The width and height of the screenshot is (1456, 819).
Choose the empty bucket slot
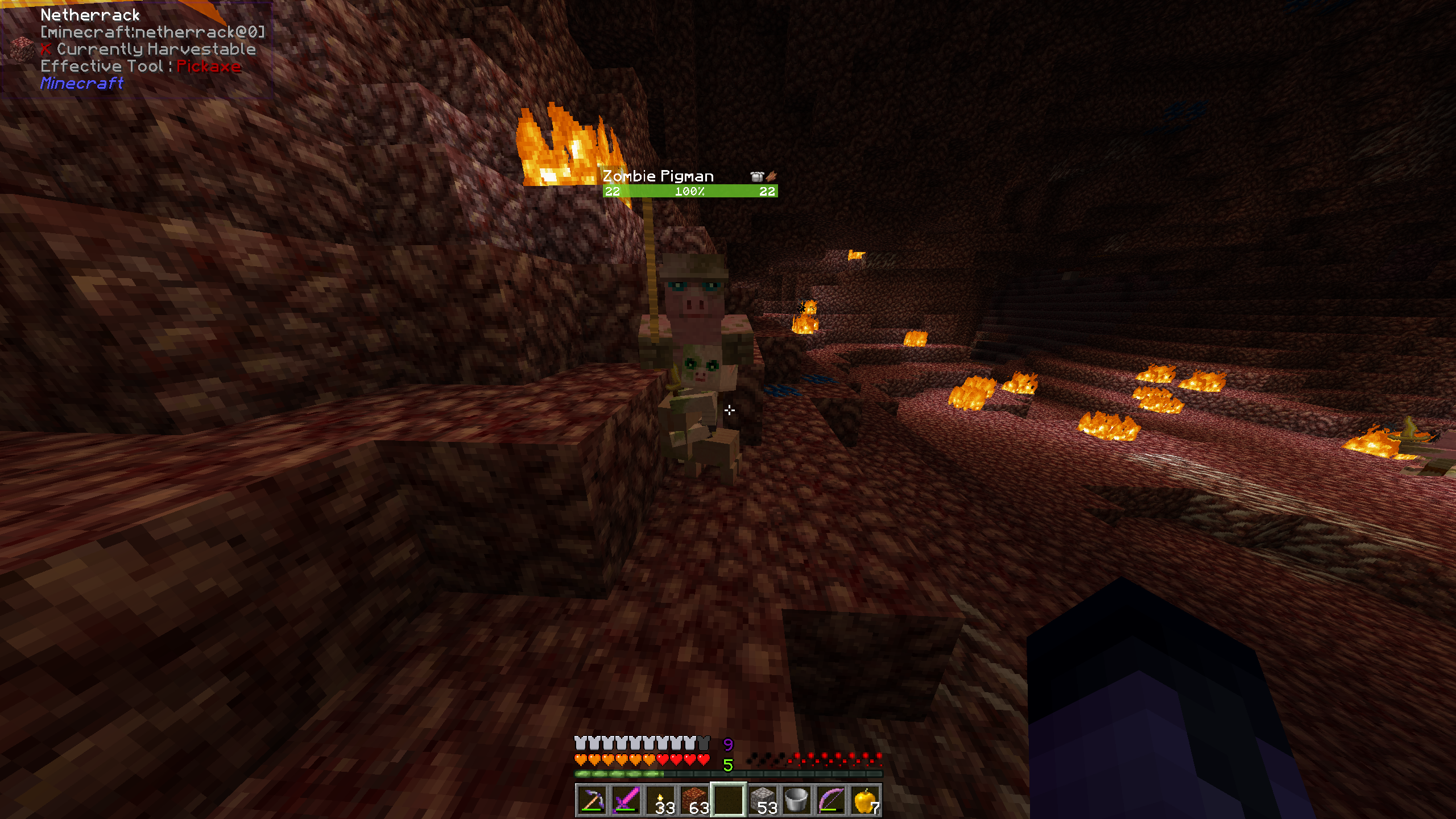coord(797,800)
